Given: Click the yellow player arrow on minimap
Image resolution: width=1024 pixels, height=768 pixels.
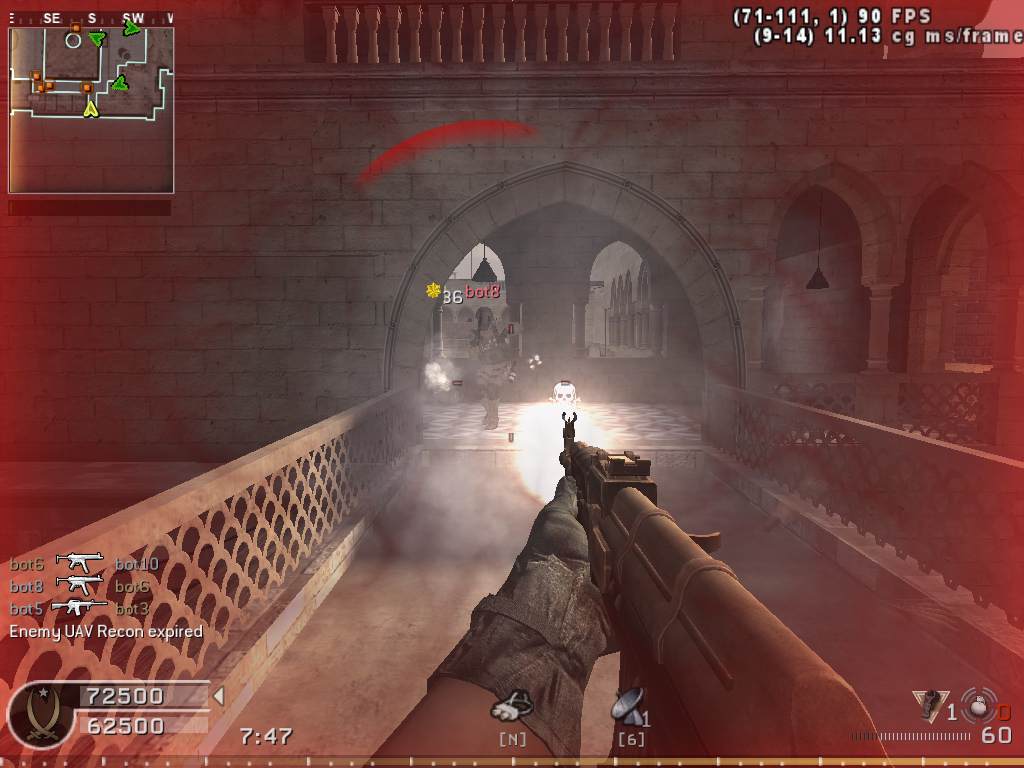Looking at the screenshot, I should (x=91, y=108).
